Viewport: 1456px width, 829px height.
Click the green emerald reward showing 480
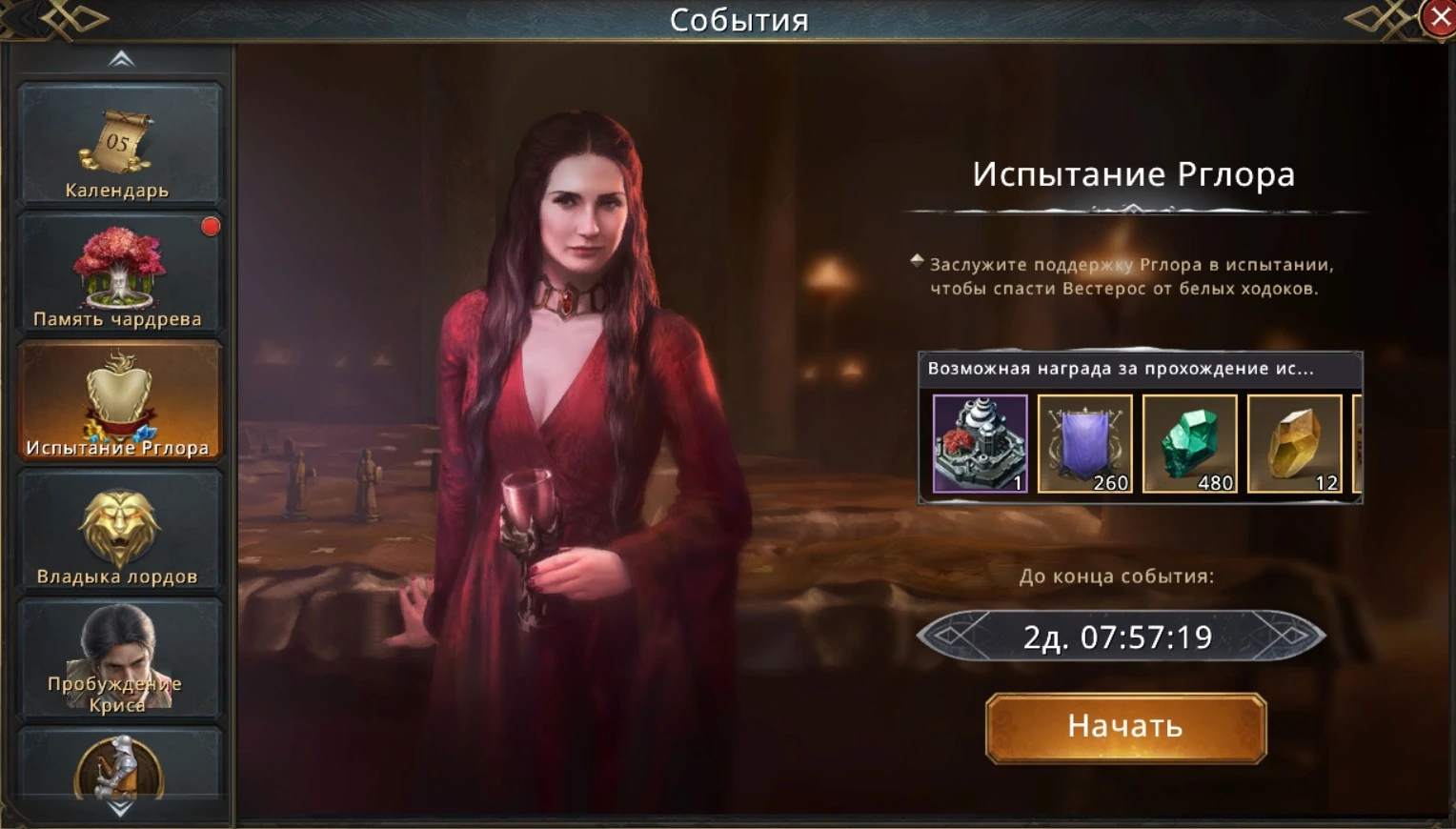pos(1191,443)
